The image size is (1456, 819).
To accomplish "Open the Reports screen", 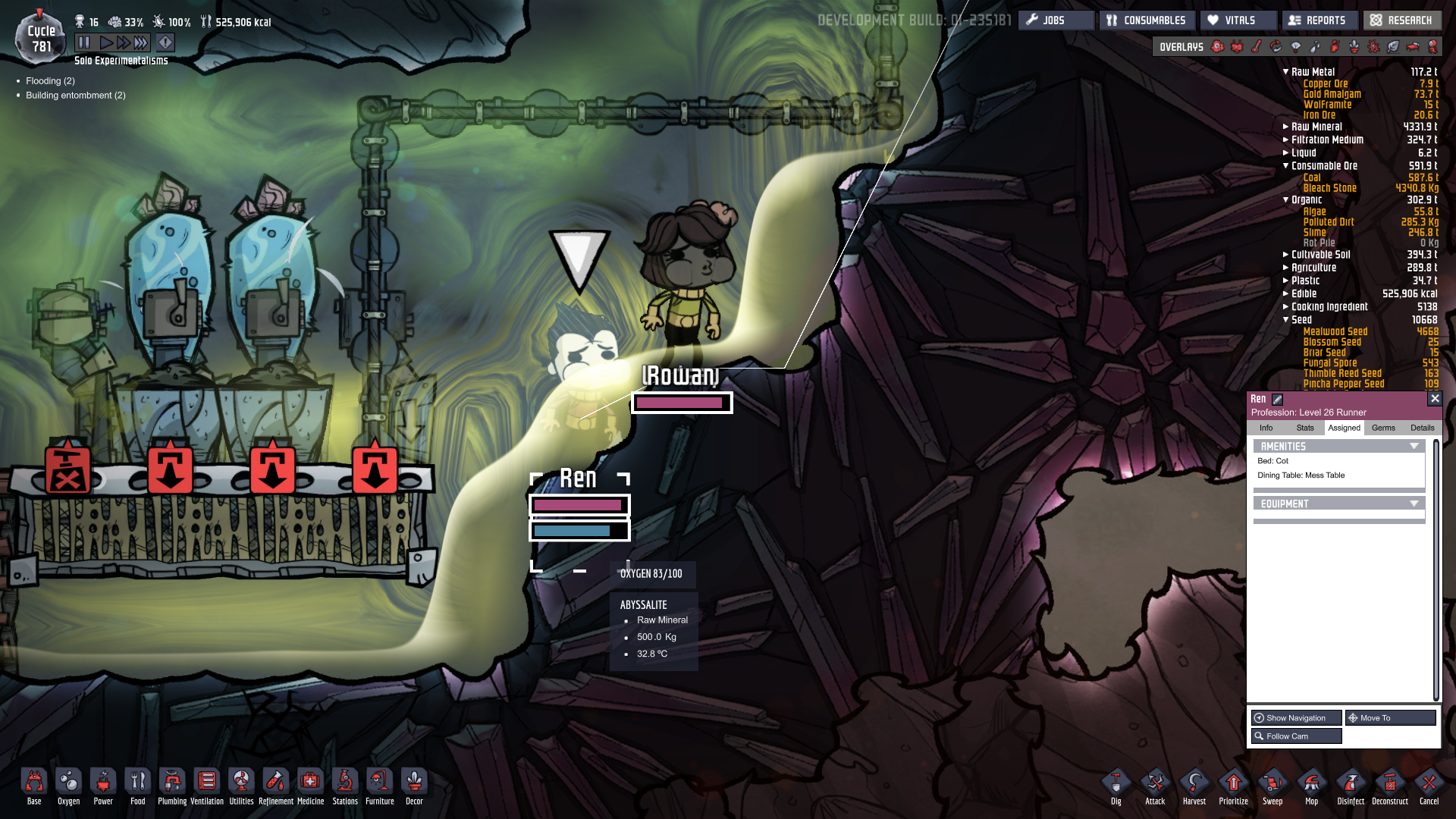I will point(1319,20).
